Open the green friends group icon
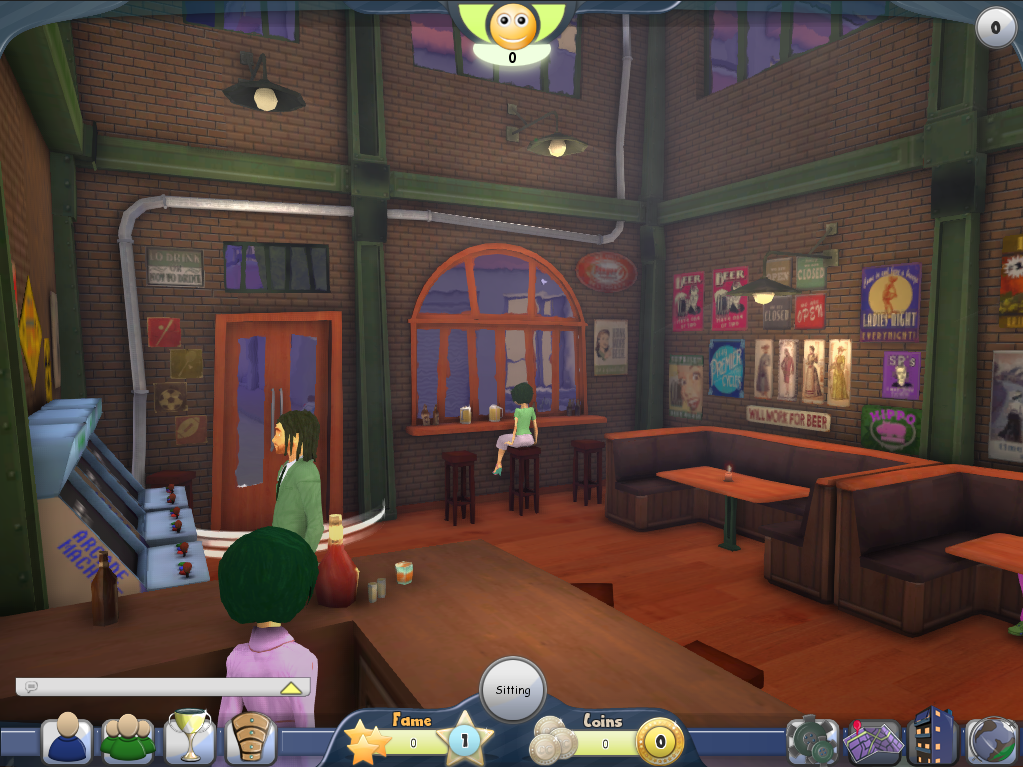 (x=128, y=740)
